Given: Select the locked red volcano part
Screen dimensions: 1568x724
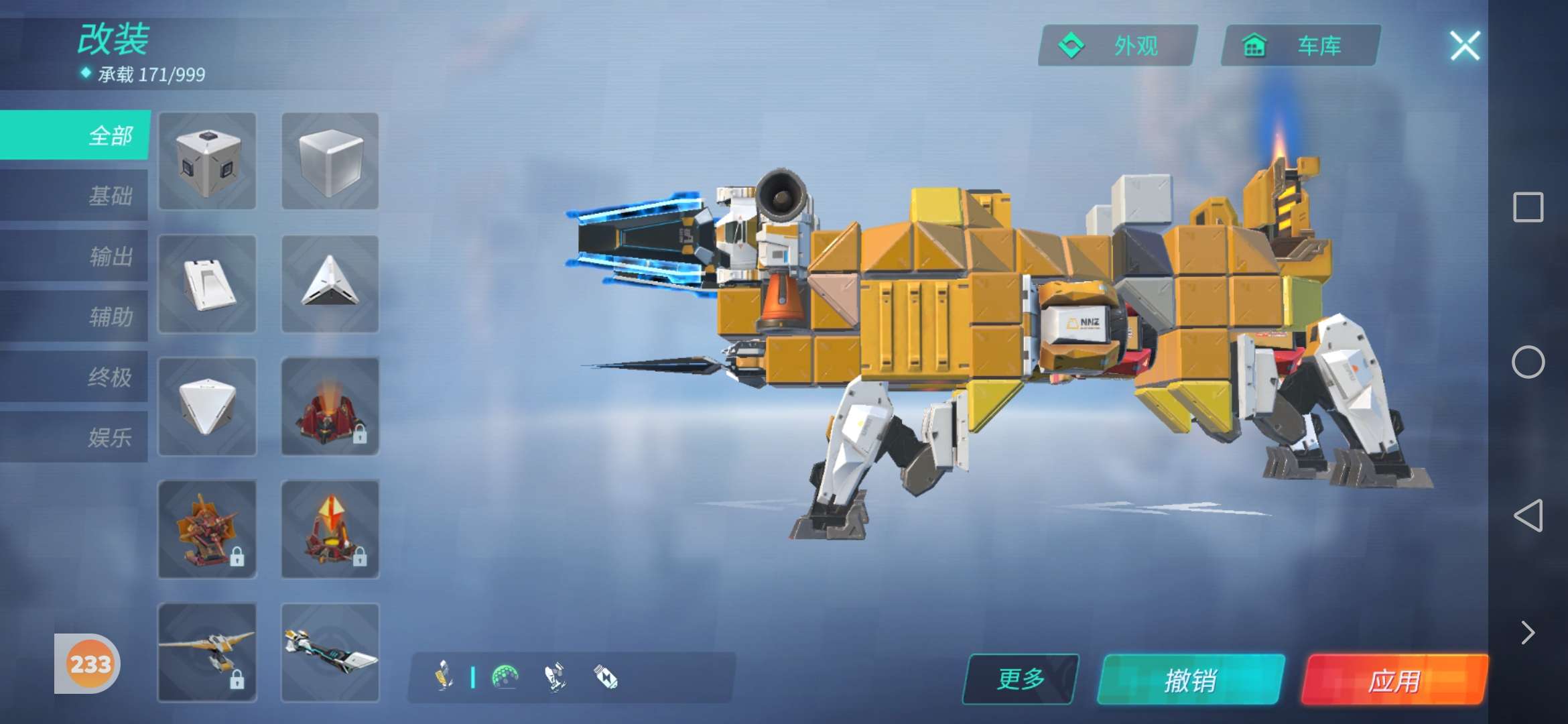Looking at the screenshot, I should (x=330, y=406).
